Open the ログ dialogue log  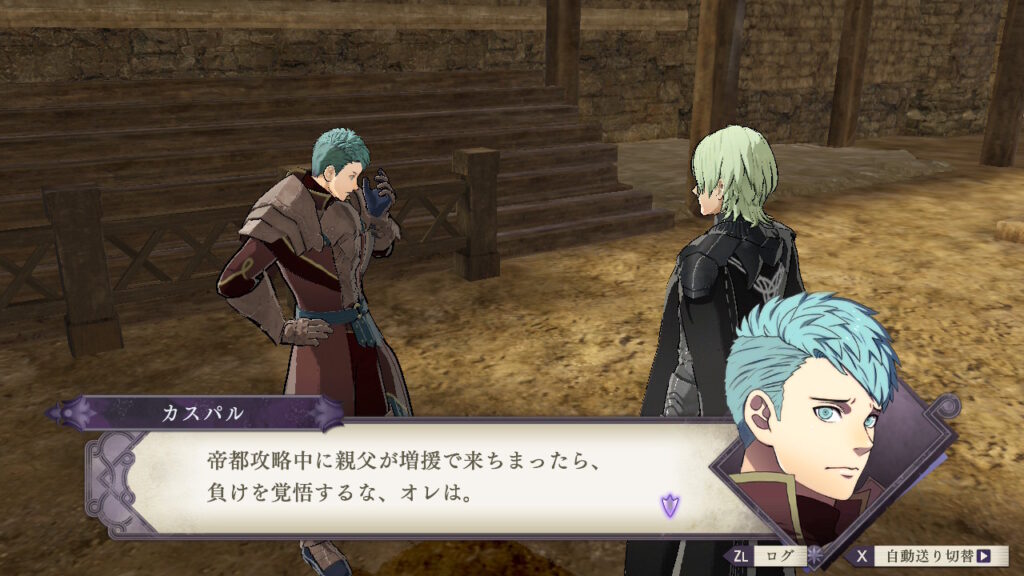pyautogui.click(x=779, y=556)
